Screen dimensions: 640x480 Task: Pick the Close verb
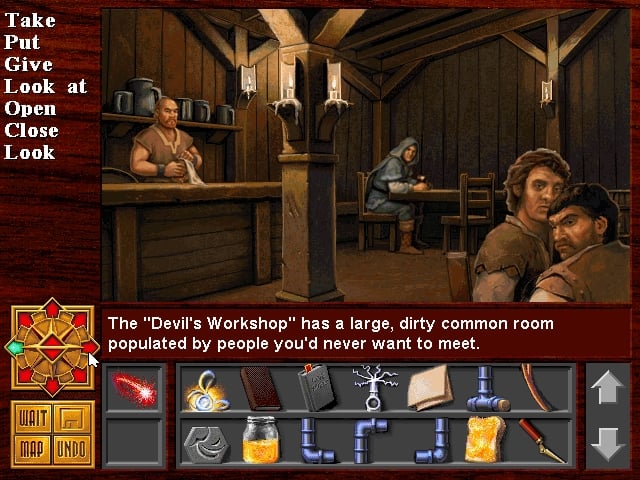coord(31,130)
